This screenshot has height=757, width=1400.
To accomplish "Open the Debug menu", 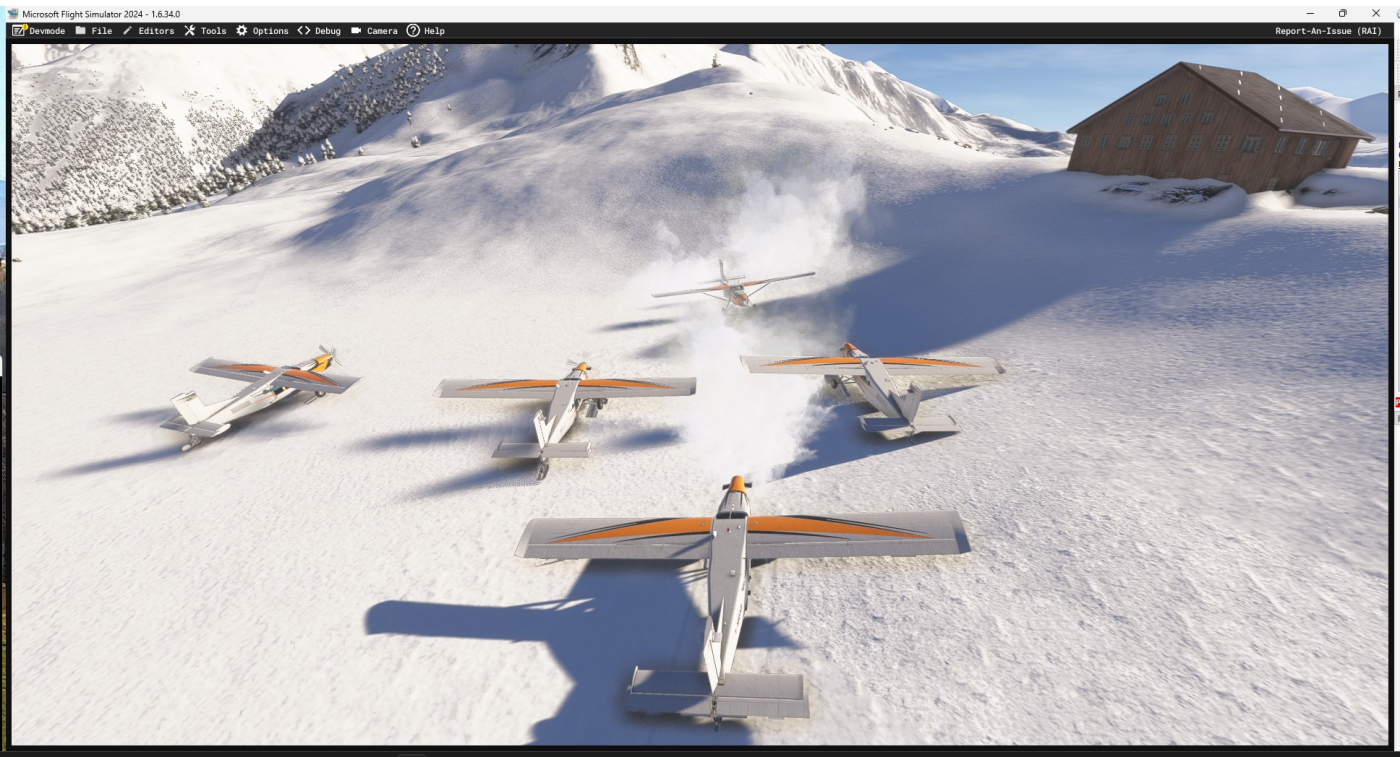I will click(319, 31).
